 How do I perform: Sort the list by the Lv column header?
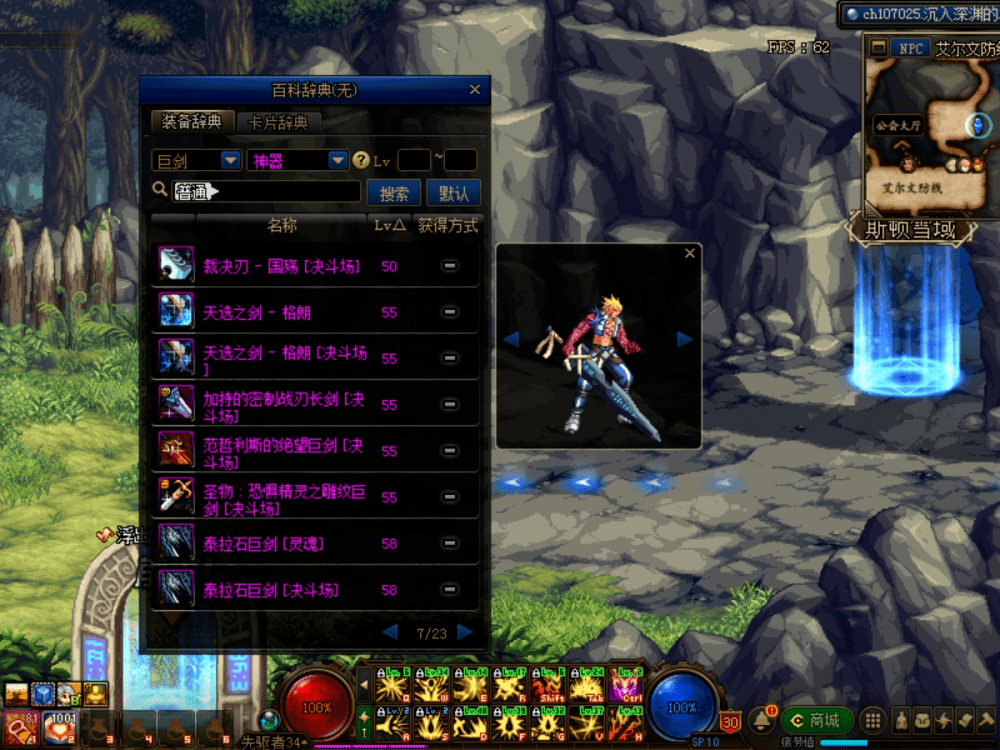coord(389,226)
